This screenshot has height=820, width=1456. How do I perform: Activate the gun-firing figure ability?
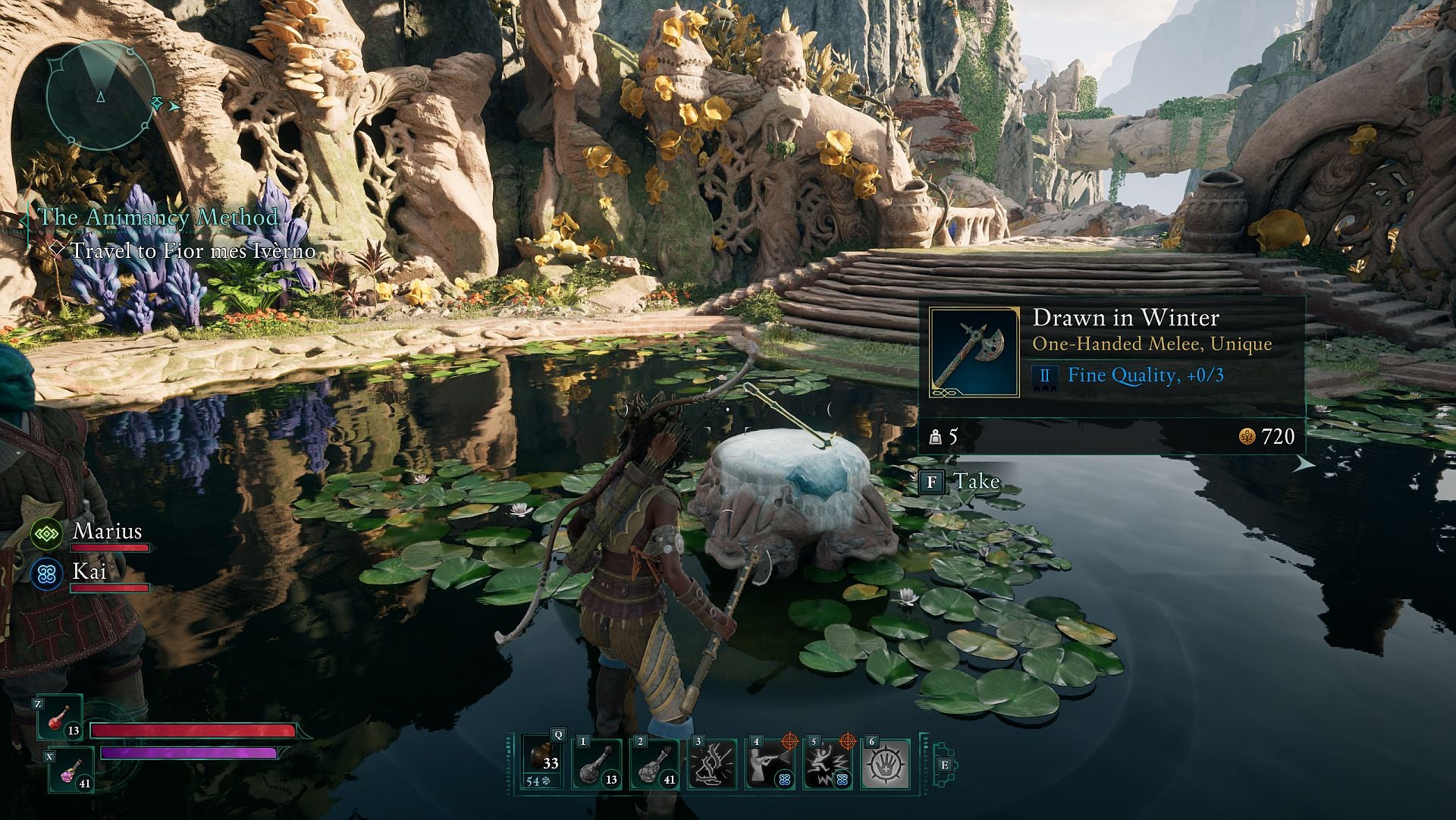click(770, 764)
